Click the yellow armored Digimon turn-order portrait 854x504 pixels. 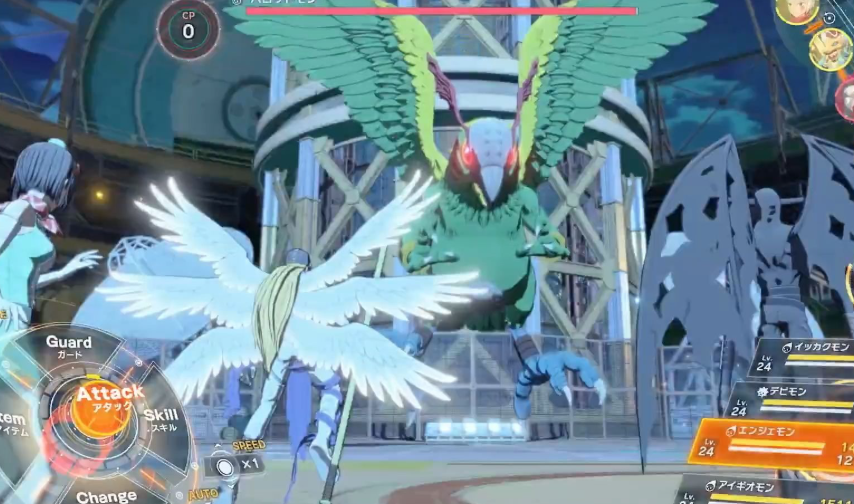[830, 49]
